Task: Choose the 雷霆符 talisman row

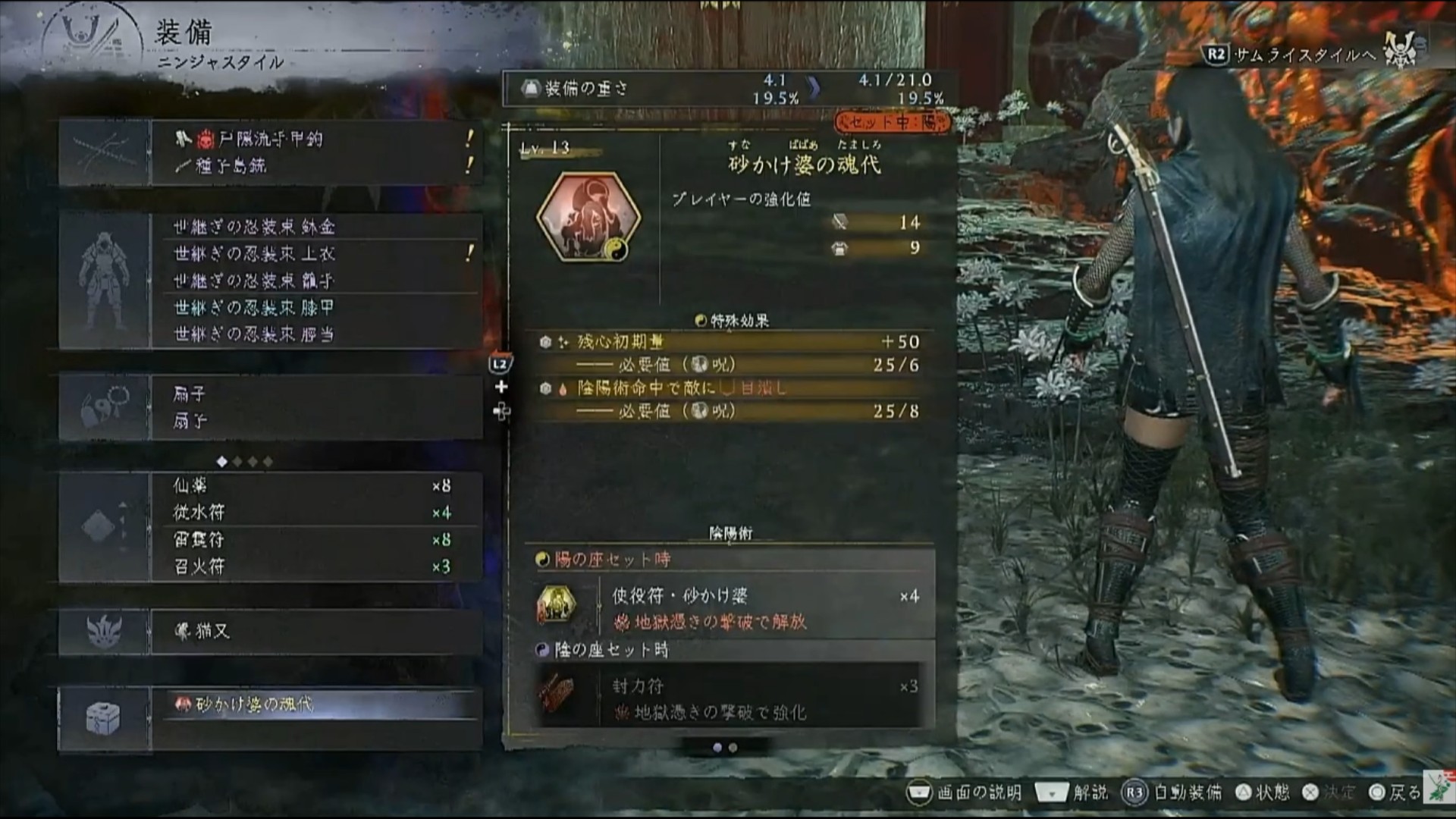Action: click(x=311, y=540)
